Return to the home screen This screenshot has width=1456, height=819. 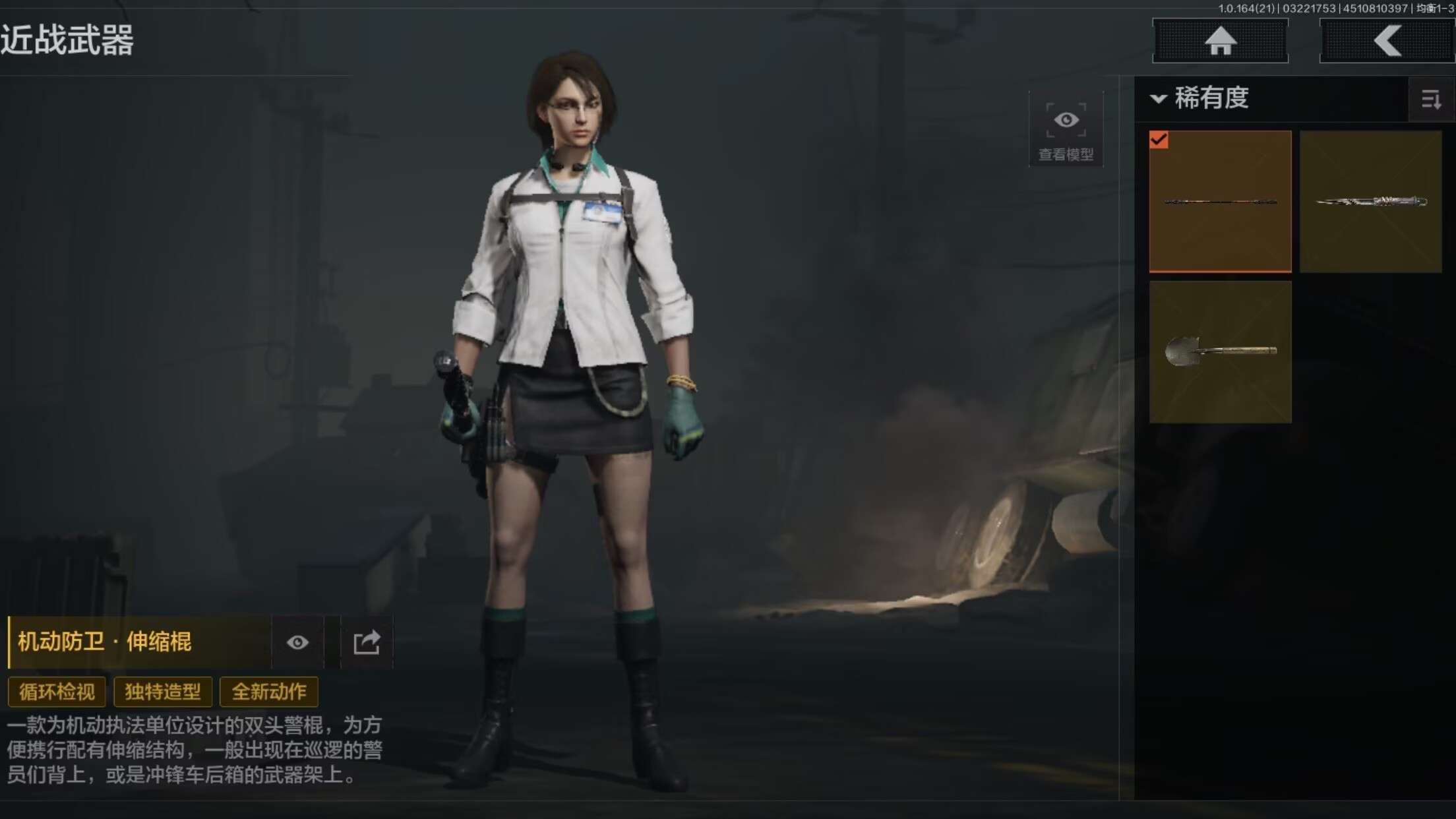pyautogui.click(x=1220, y=41)
